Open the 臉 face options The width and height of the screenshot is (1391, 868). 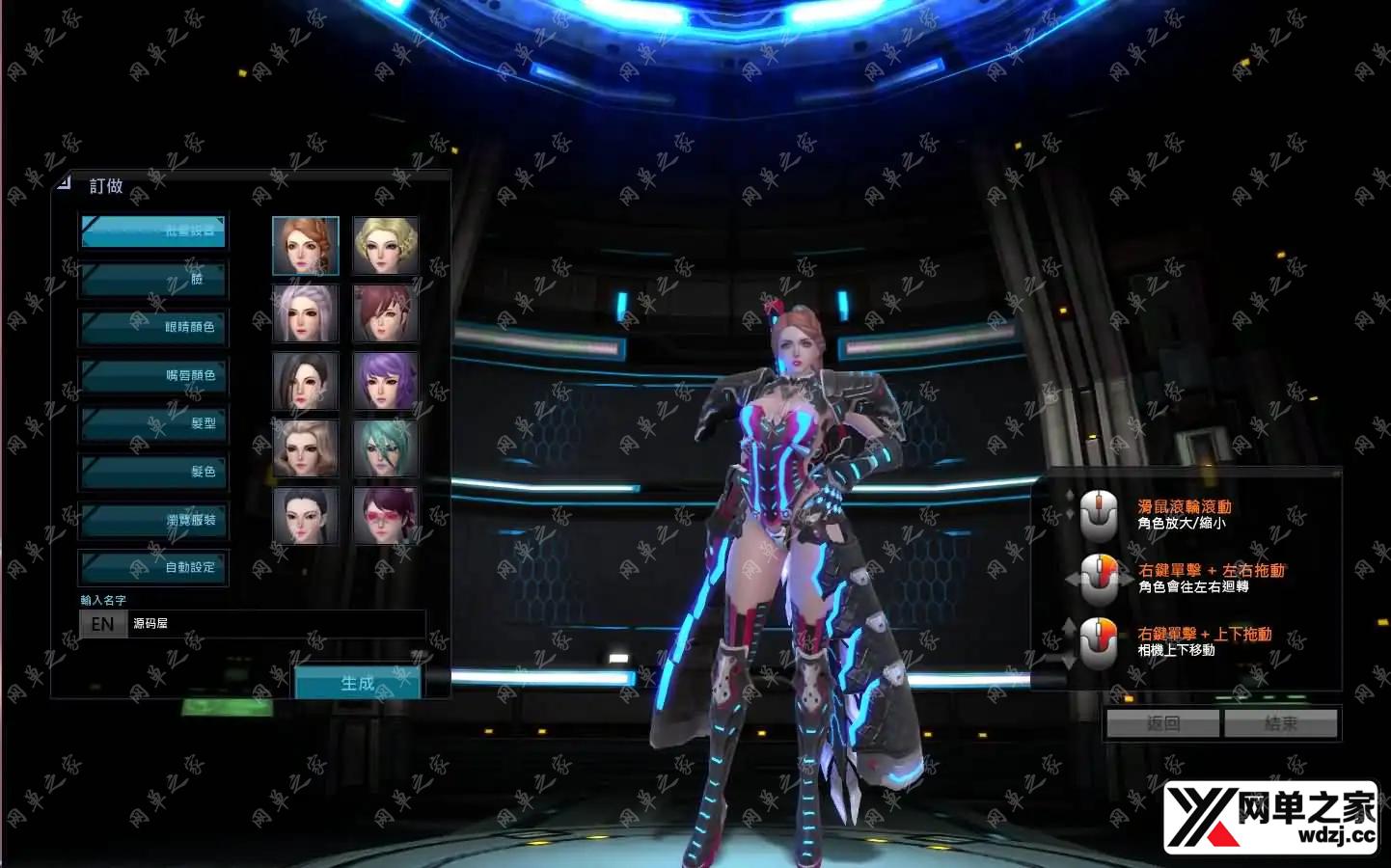pyautogui.click(x=153, y=280)
